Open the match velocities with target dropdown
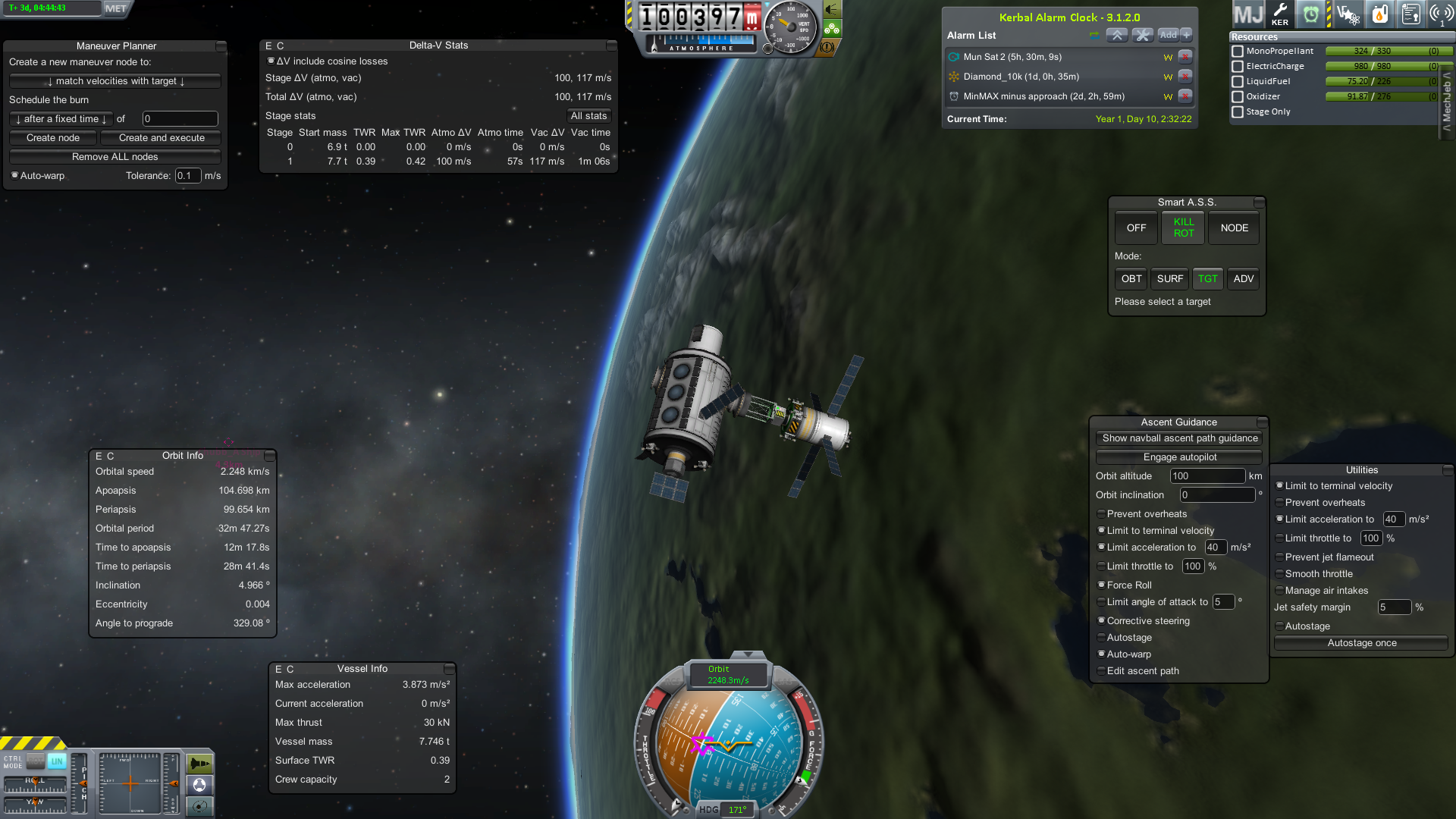Screen dimensions: 1456x819 coord(115,81)
